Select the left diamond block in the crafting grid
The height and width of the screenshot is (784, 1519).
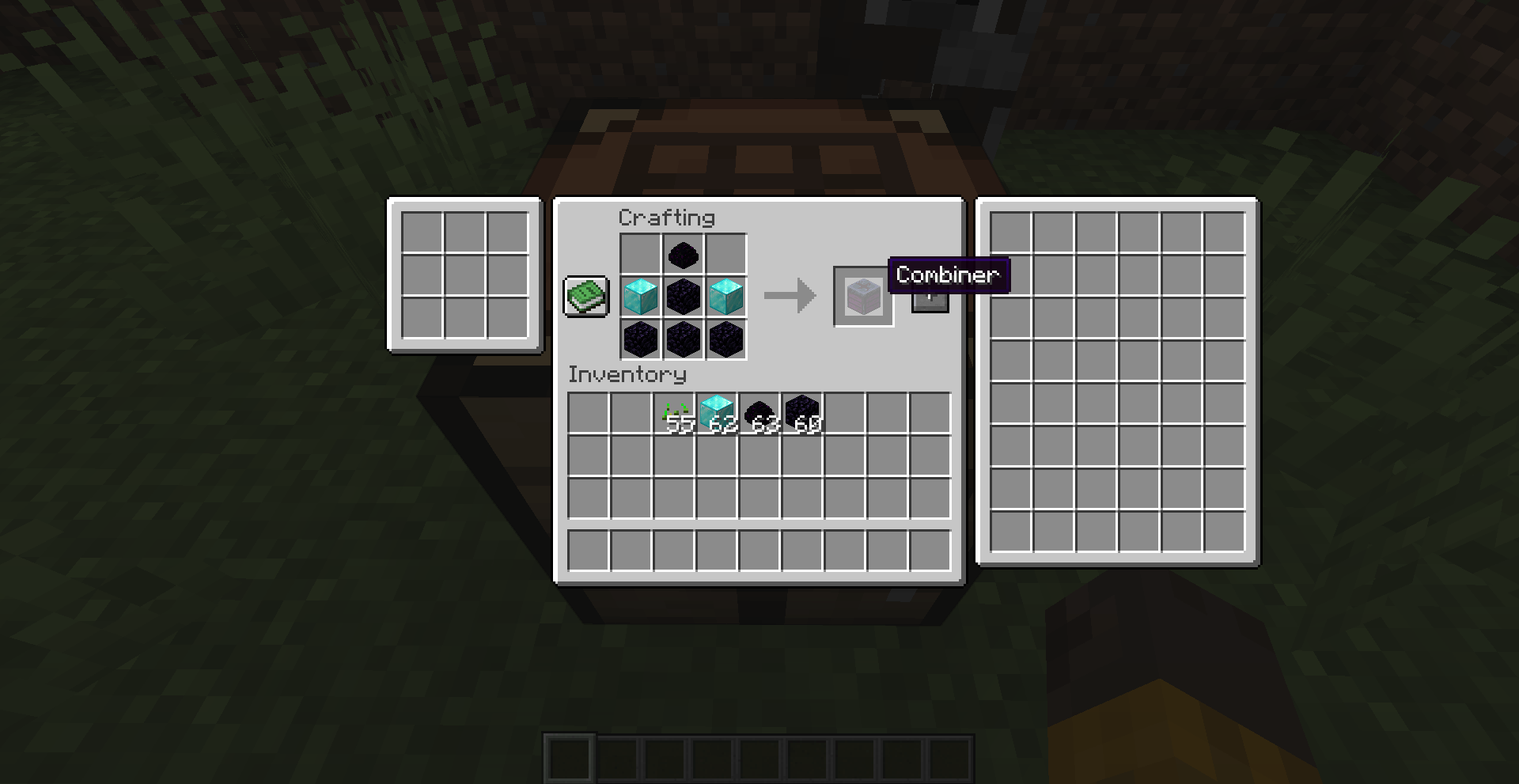coord(641,297)
